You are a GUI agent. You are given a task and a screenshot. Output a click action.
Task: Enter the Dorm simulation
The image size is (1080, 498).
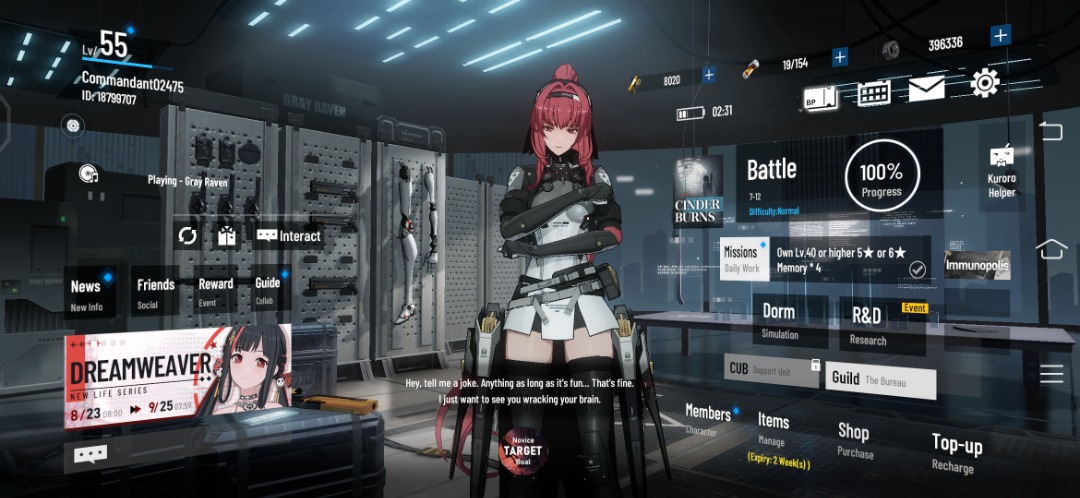779,321
